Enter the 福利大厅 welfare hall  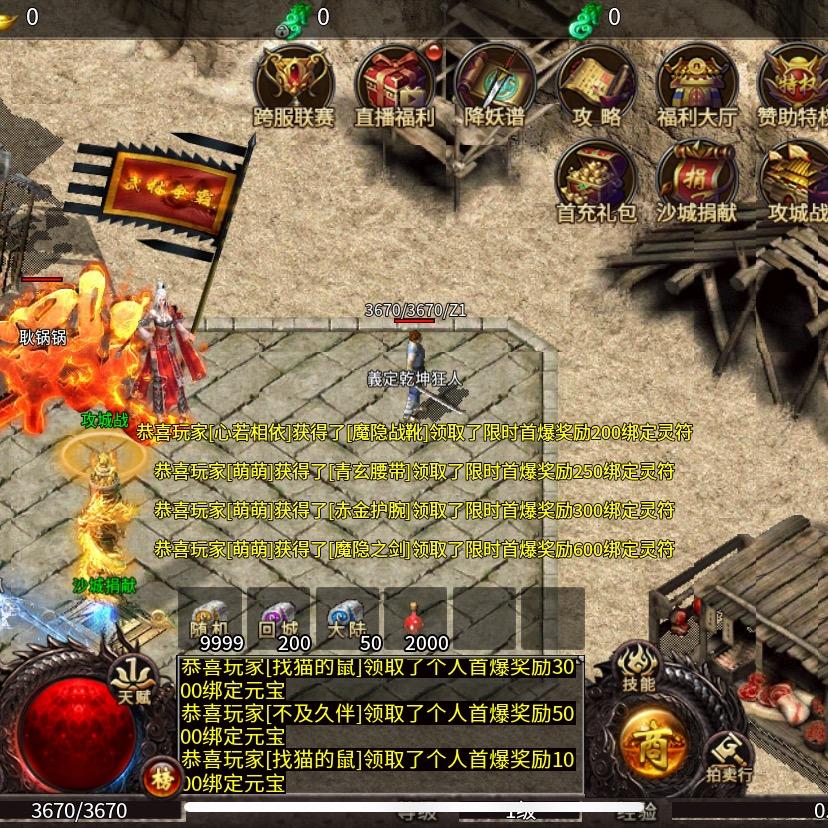(x=697, y=85)
